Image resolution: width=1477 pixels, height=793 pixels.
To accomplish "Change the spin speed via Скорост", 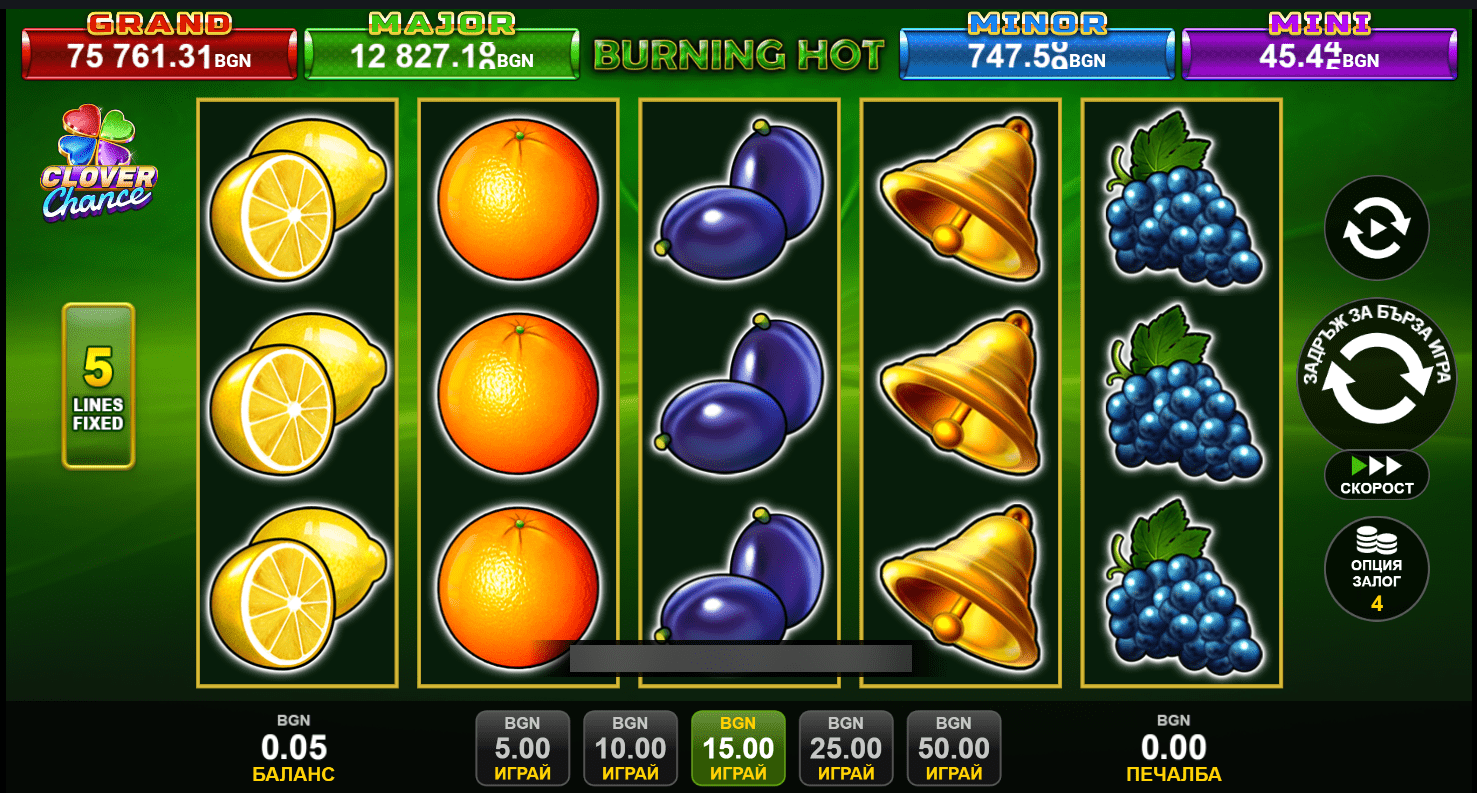I will coord(1376,475).
